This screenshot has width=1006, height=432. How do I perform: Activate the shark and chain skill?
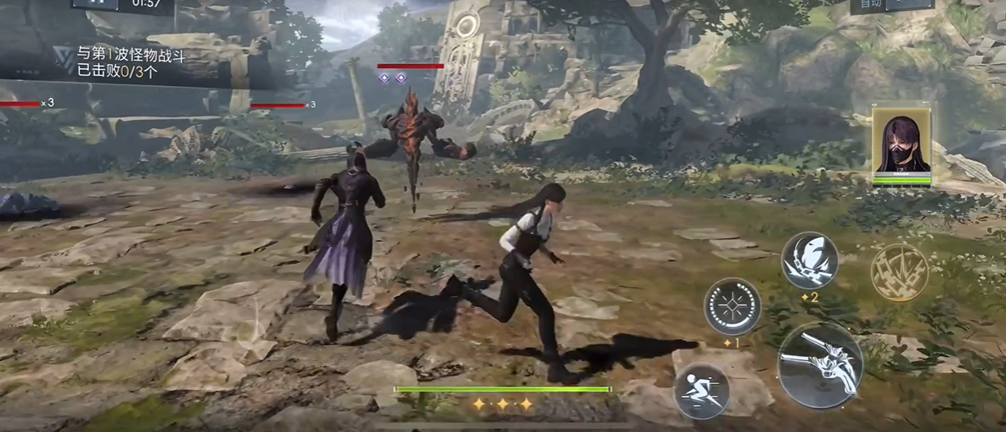pos(809,260)
